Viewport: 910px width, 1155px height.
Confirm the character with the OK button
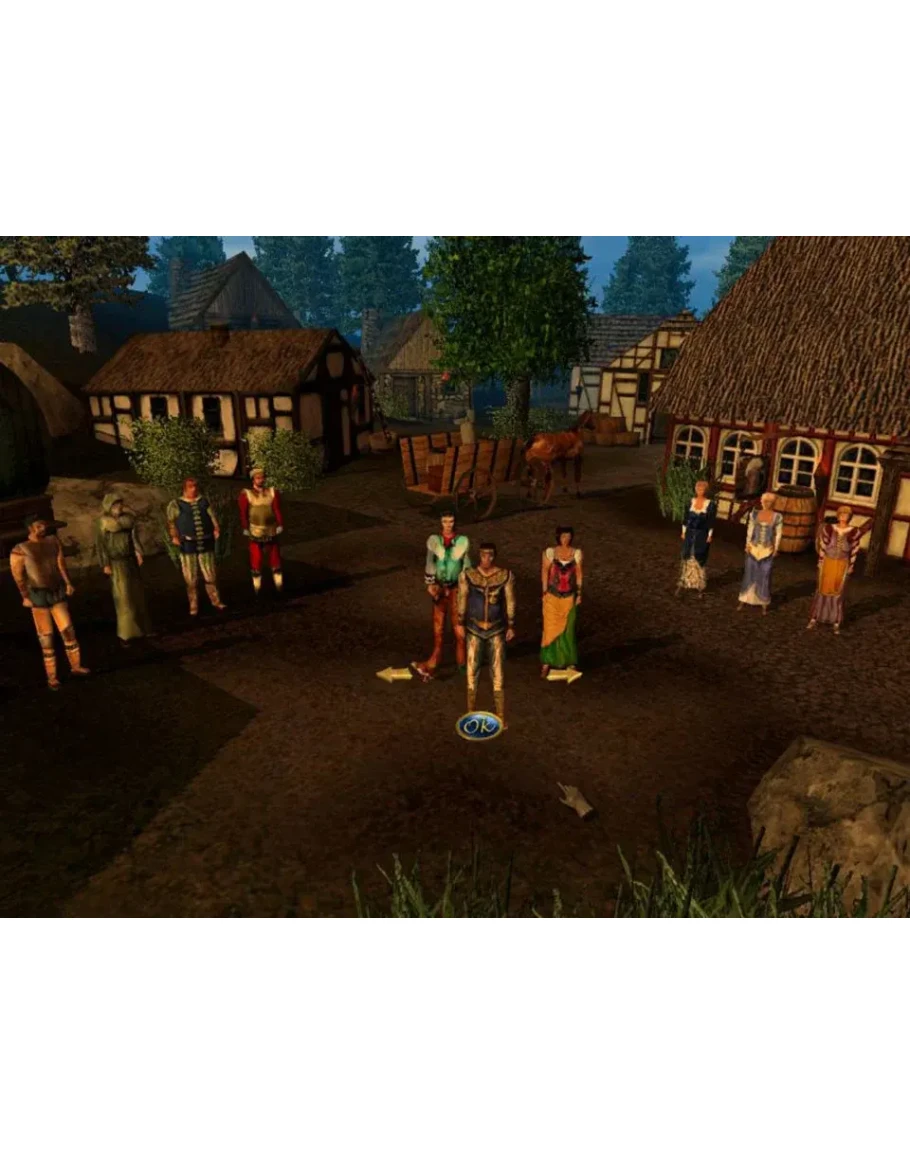[x=479, y=726]
